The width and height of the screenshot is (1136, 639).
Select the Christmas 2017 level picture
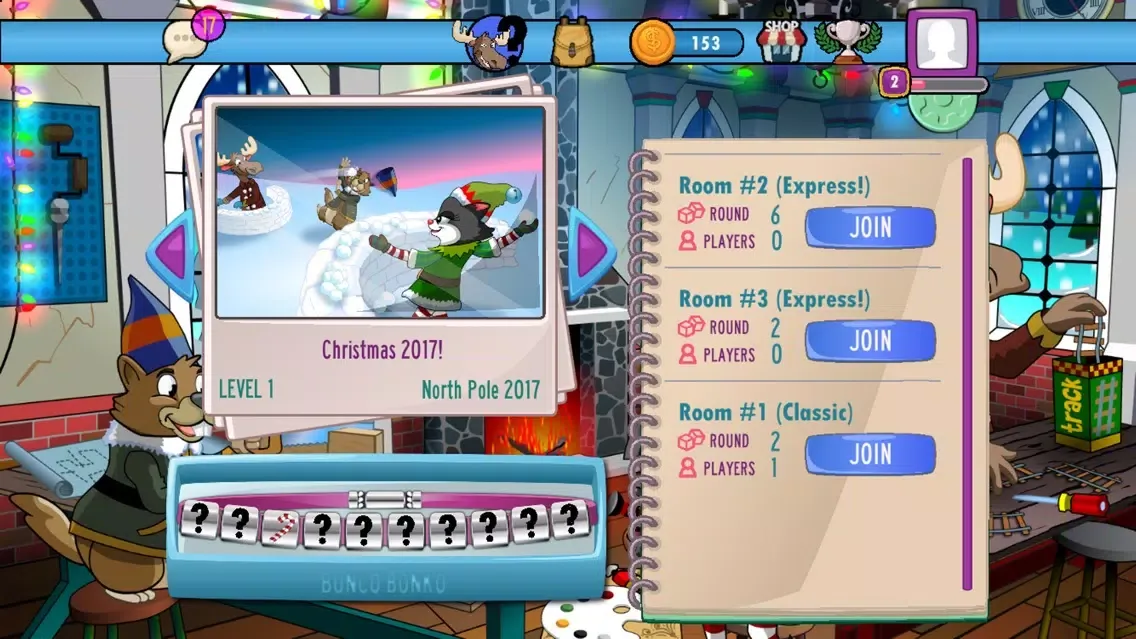click(379, 212)
